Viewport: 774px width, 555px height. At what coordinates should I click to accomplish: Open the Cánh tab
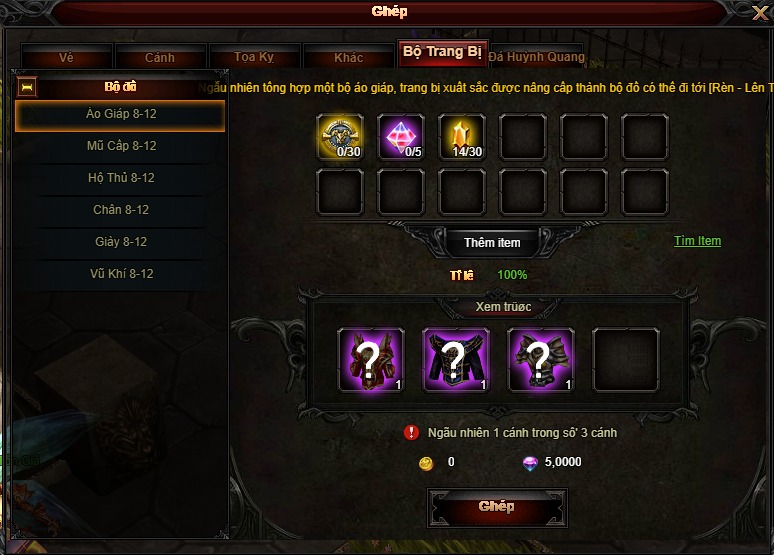pos(160,58)
